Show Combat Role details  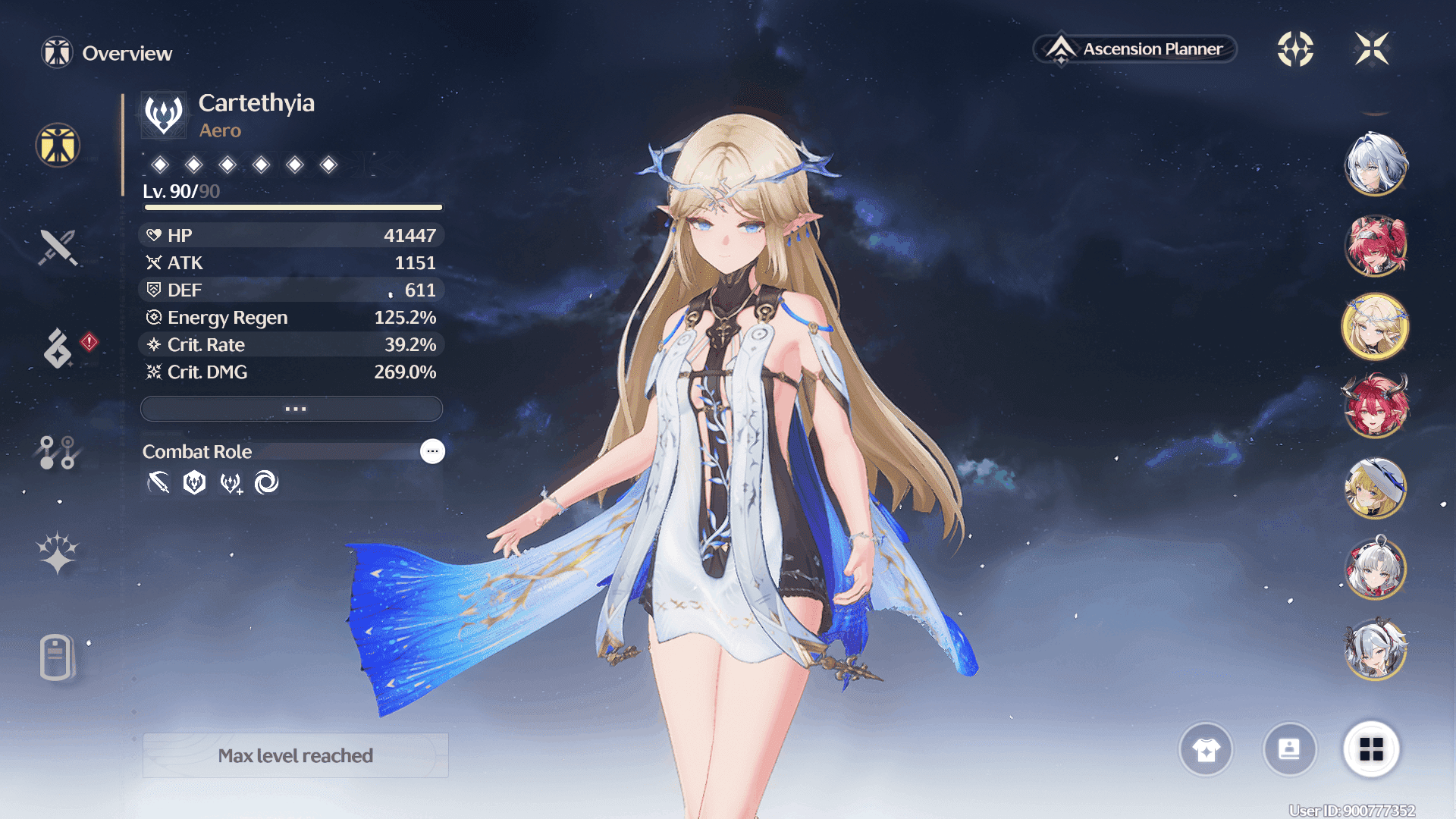(432, 451)
